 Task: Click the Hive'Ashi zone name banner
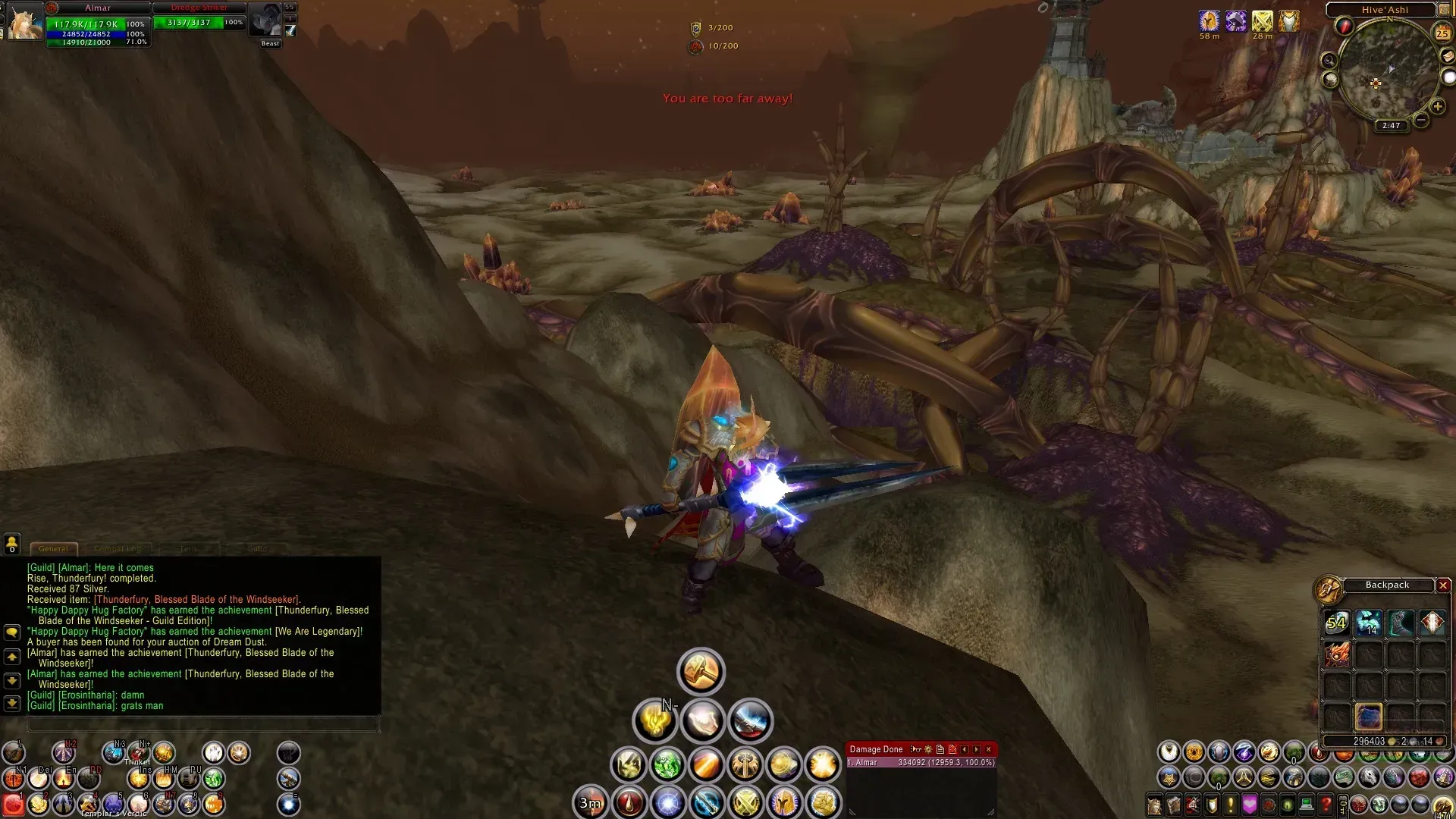click(1384, 10)
